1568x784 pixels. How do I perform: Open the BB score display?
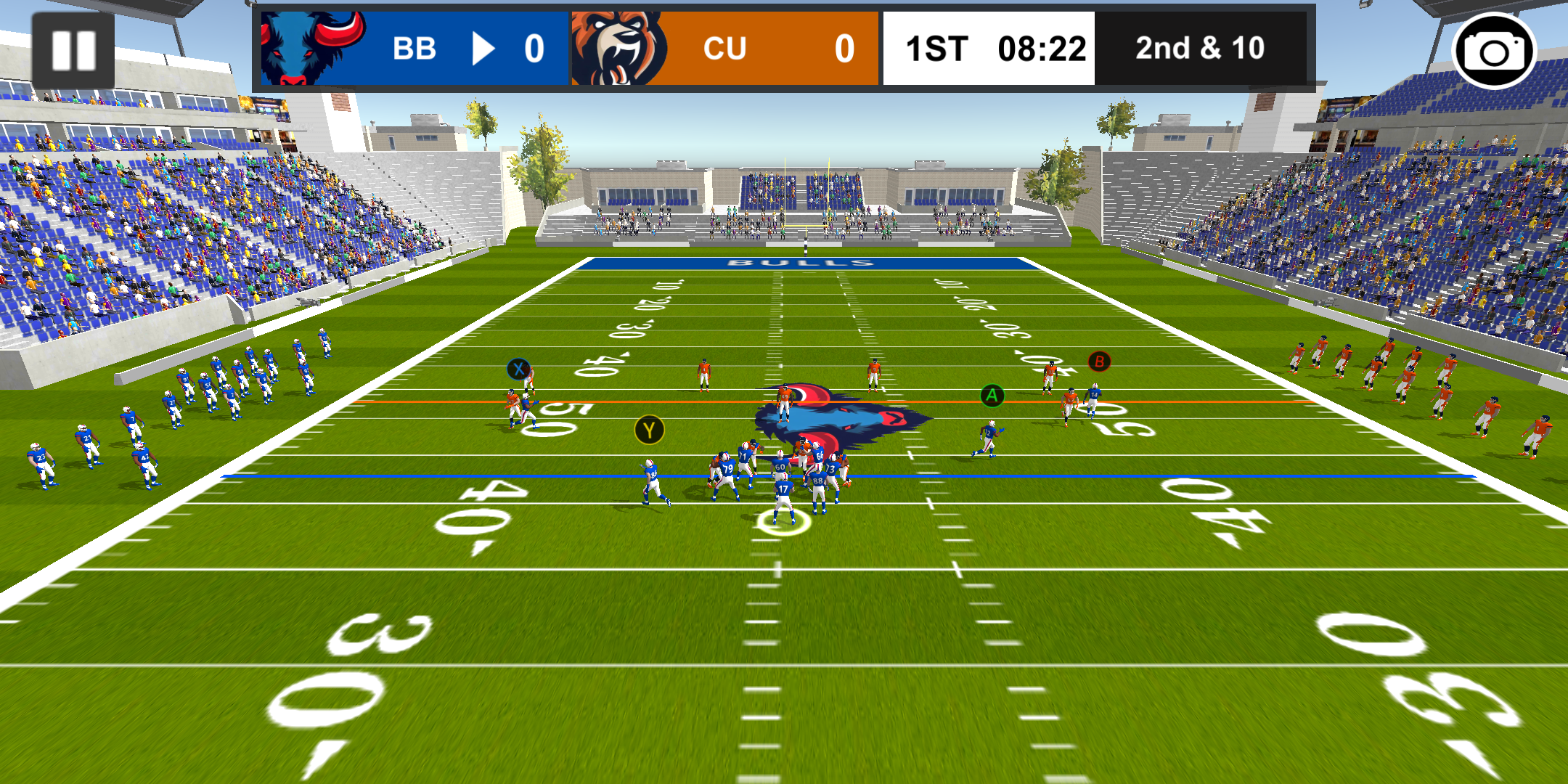pos(535,48)
